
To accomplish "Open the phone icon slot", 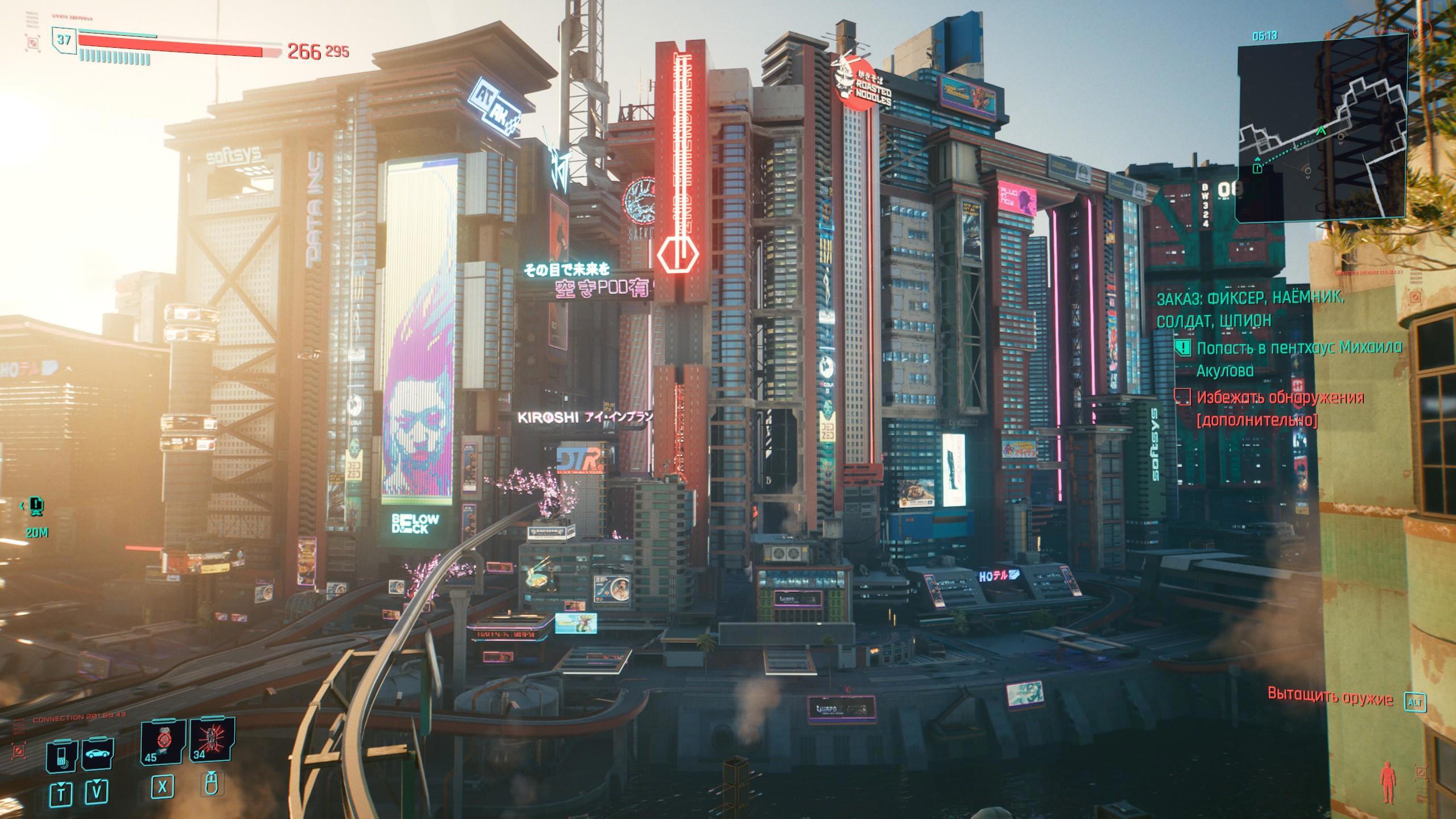I will (61, 756).
